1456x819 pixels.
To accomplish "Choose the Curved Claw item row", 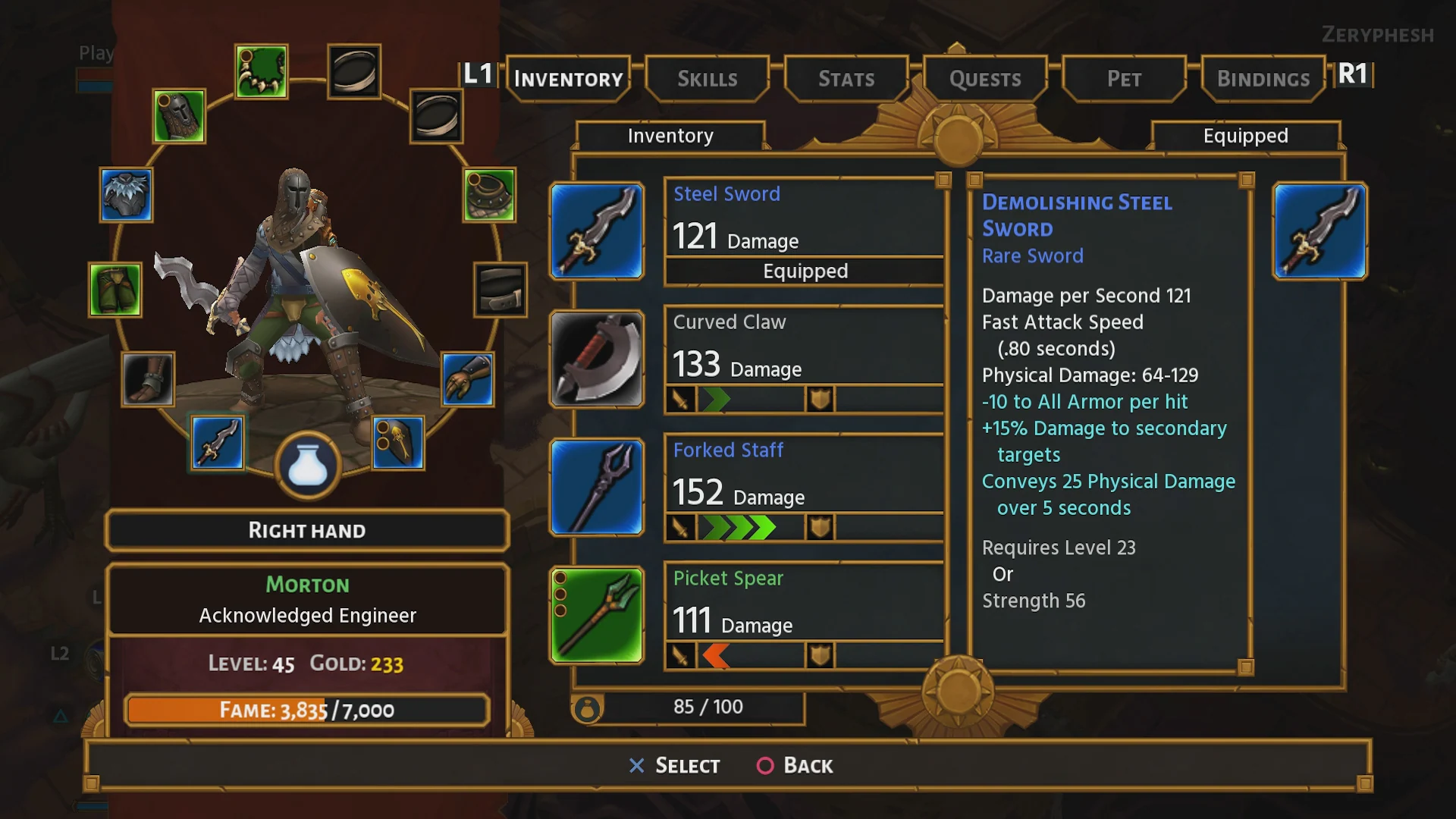I will pos(804,359).
